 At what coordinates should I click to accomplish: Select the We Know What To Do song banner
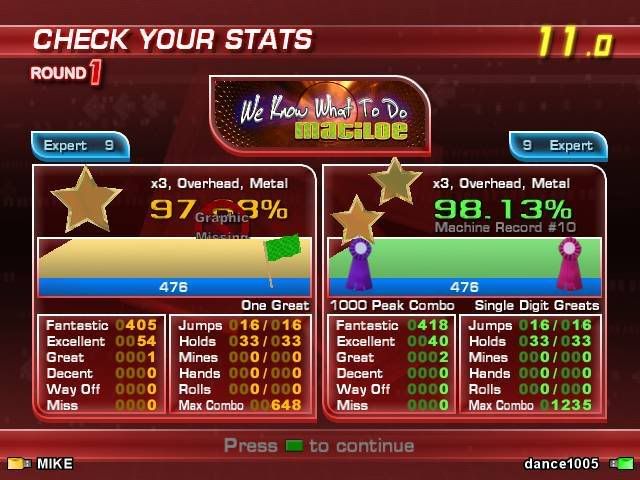point(319,116)
